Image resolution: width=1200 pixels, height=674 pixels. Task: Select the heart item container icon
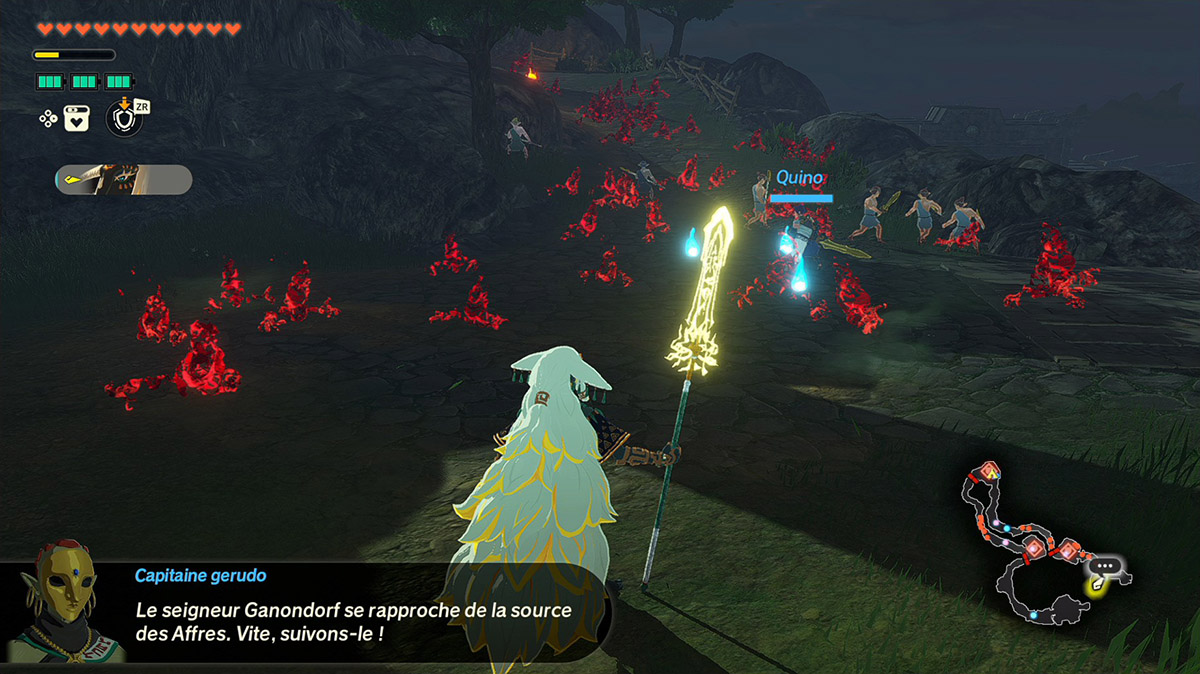[x=77, y=118]
